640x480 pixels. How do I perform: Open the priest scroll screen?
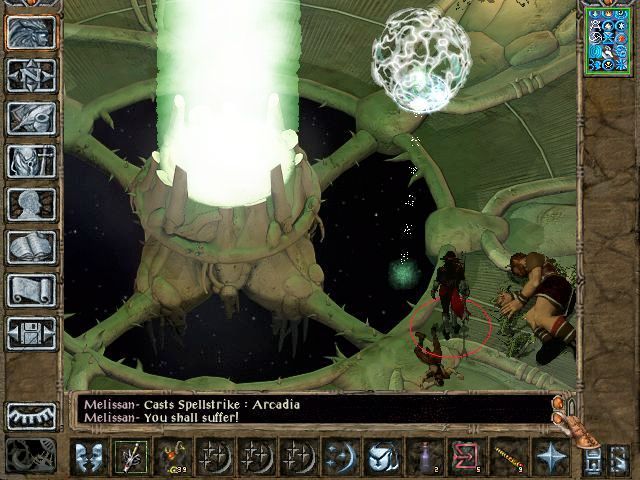[x=32, y=289]
